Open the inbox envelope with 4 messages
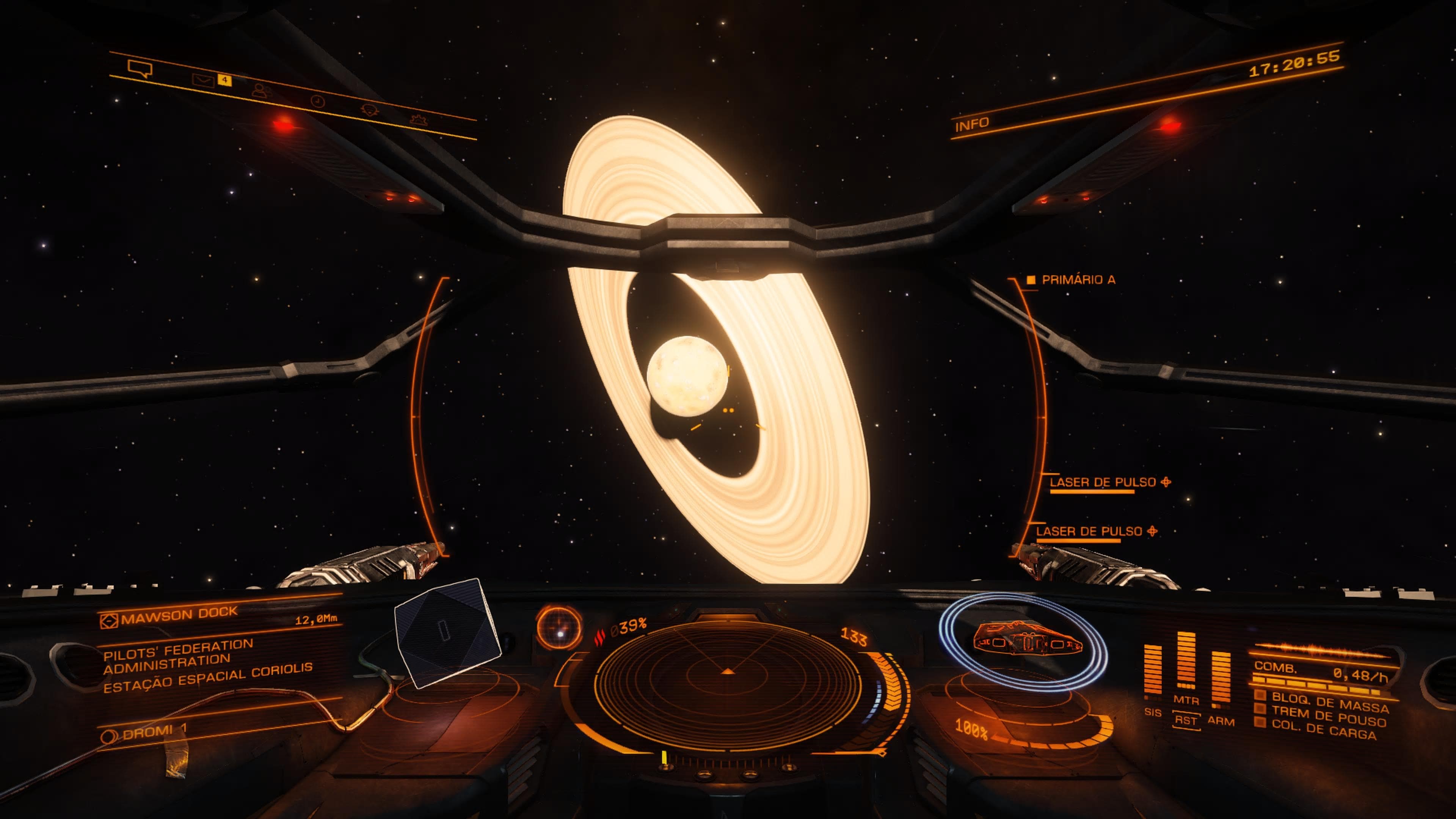Screen dimensions: 1456x819 coord(204,80)
